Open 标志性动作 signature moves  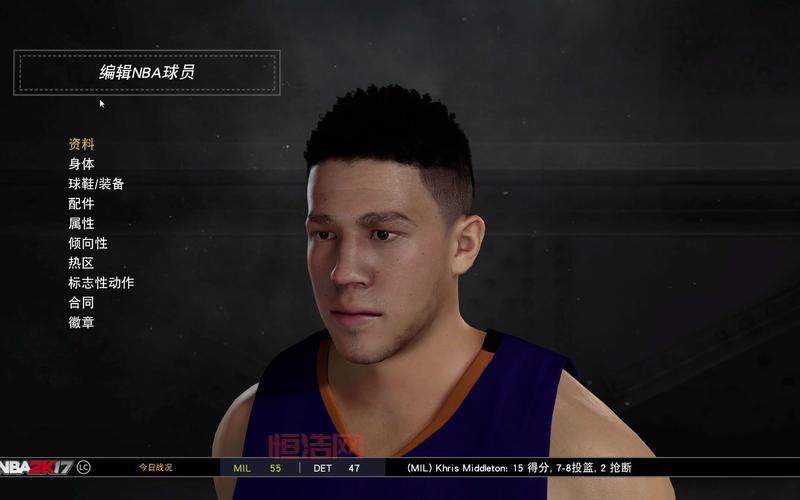click(101, 283)
